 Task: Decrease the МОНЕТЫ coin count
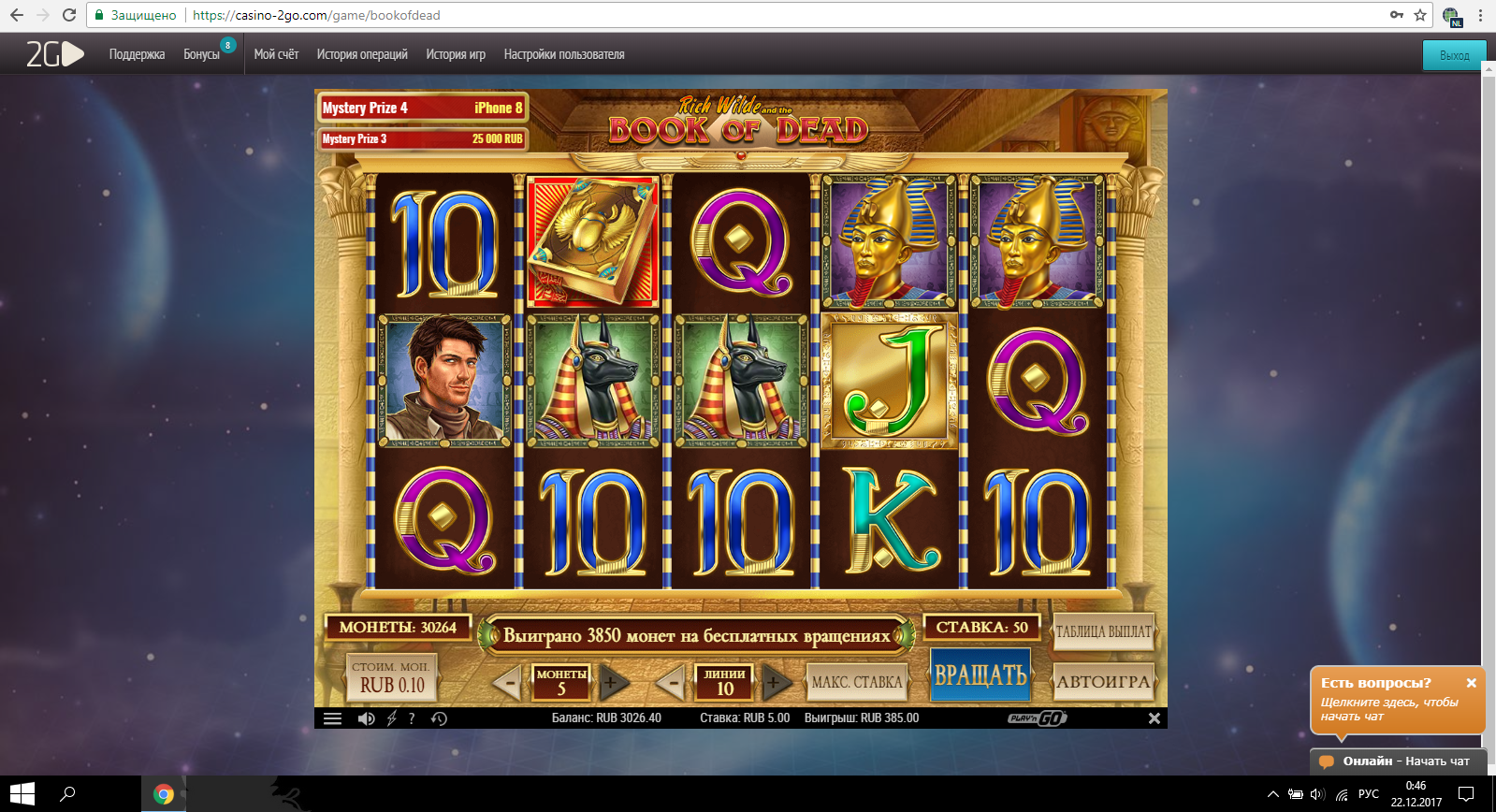tap(508, 683)
